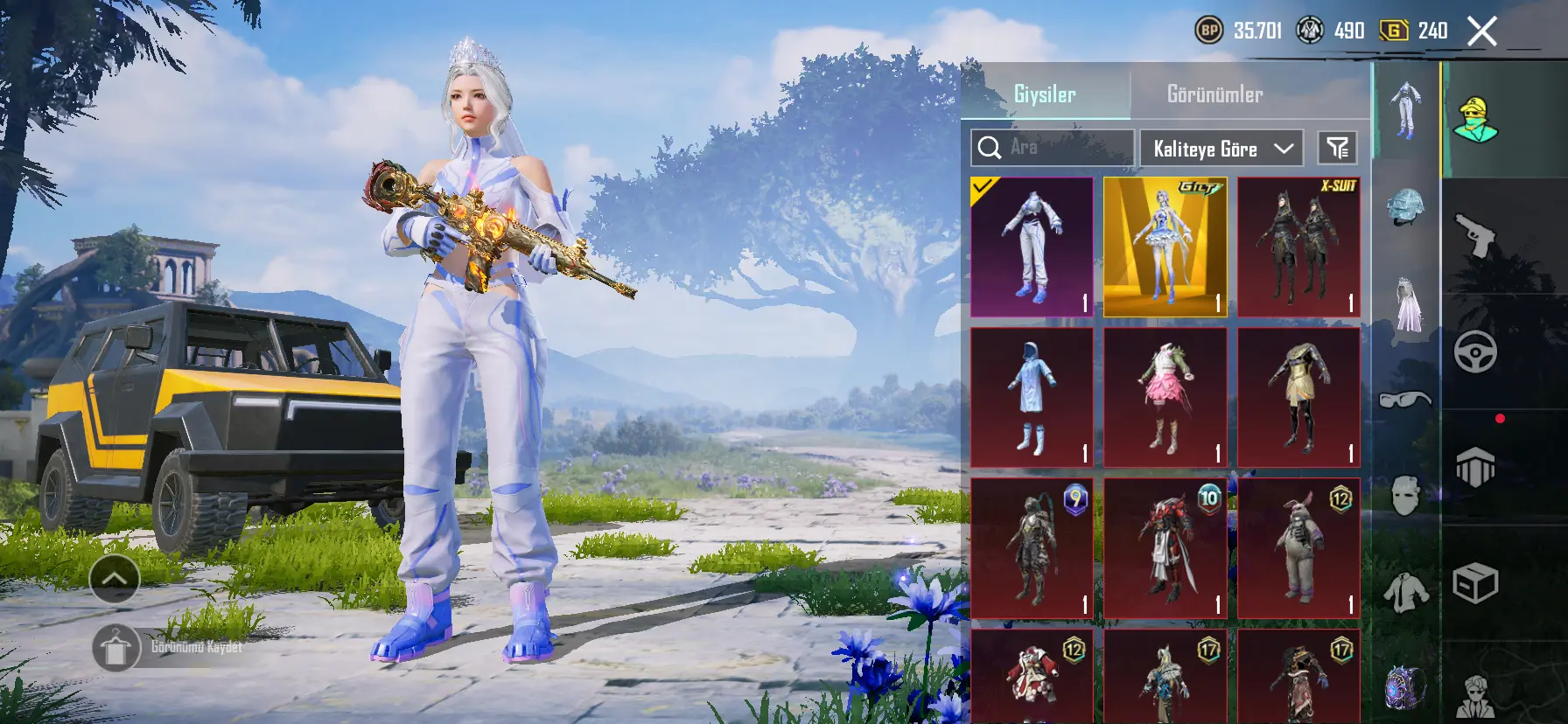This screenshot has width=1568, height=724.
Task: Select the X-SUIT dark armor outfit
Action: [1298, 247]
